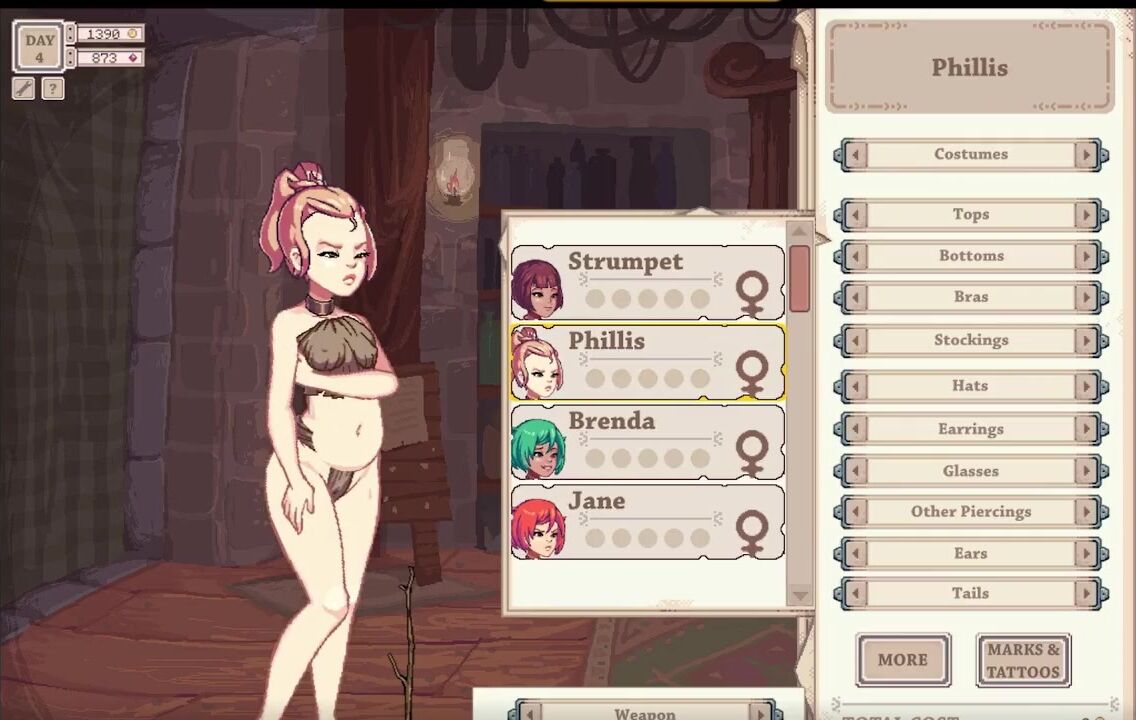The height and width of the screenshot is (720, 1136).
Task: Choose the next Ears option
Action: [1087, 553]
